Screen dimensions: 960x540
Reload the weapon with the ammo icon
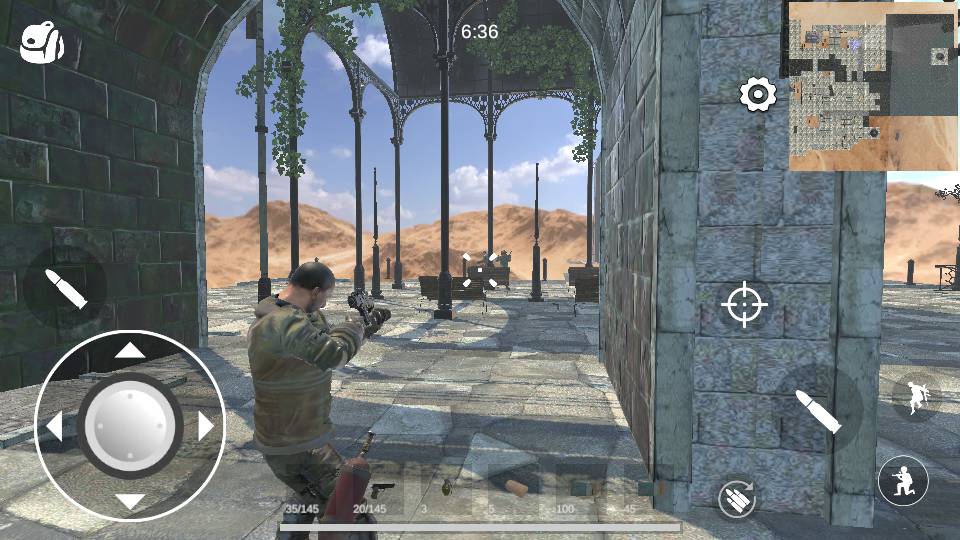click(x=737, y=498)
